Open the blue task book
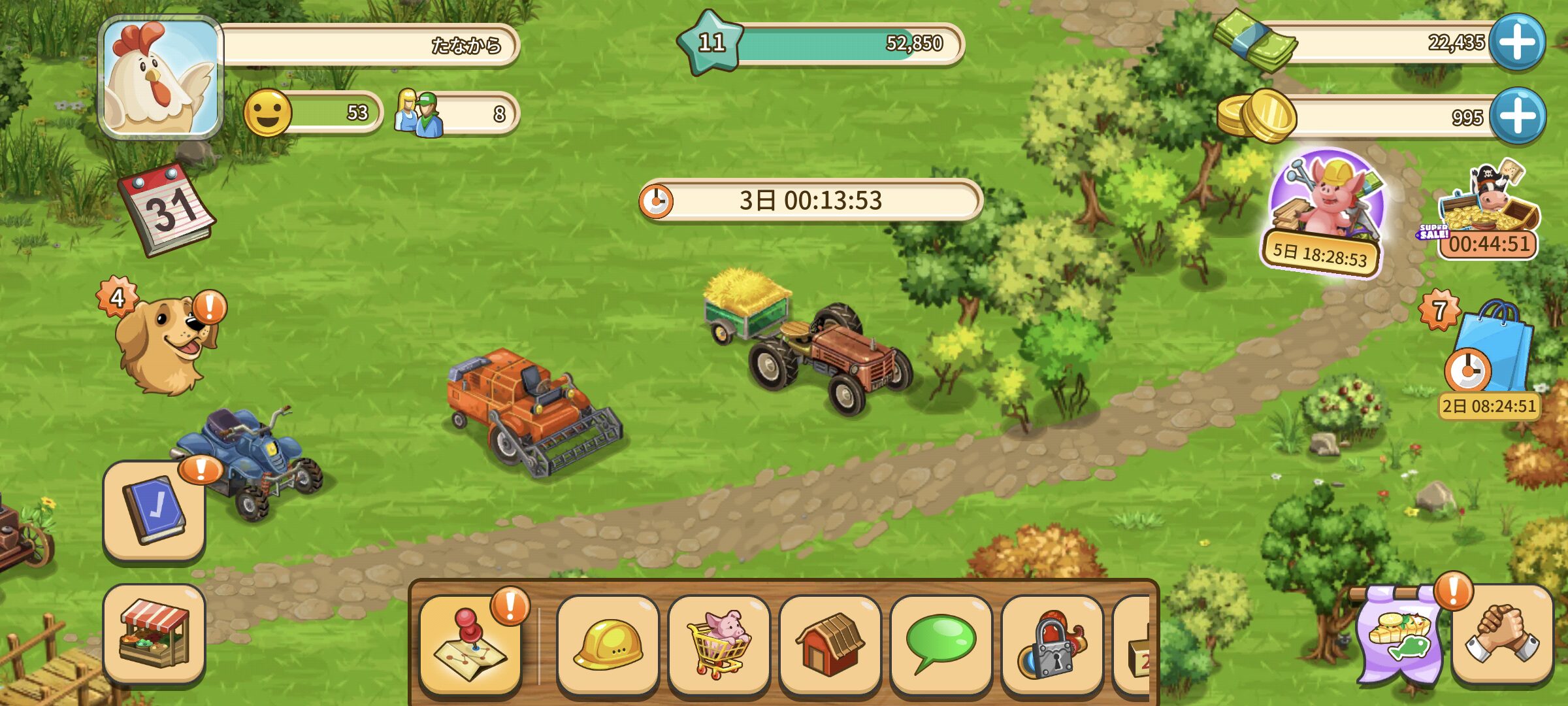Screen dimensions: 1568x706 (154, 510)
